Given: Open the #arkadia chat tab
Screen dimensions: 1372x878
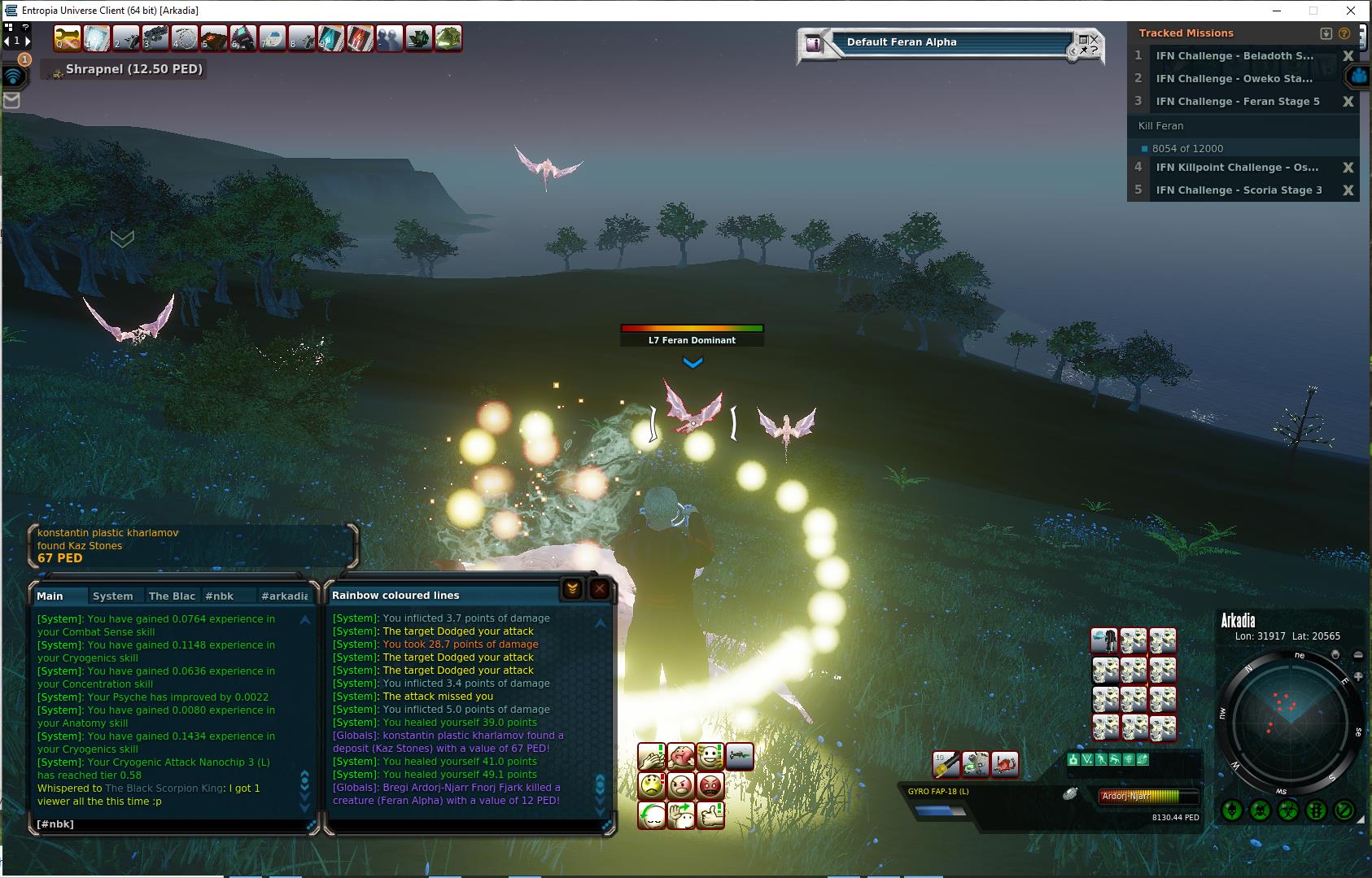Looking at the screenshot, I should click(x=284, y=596).
